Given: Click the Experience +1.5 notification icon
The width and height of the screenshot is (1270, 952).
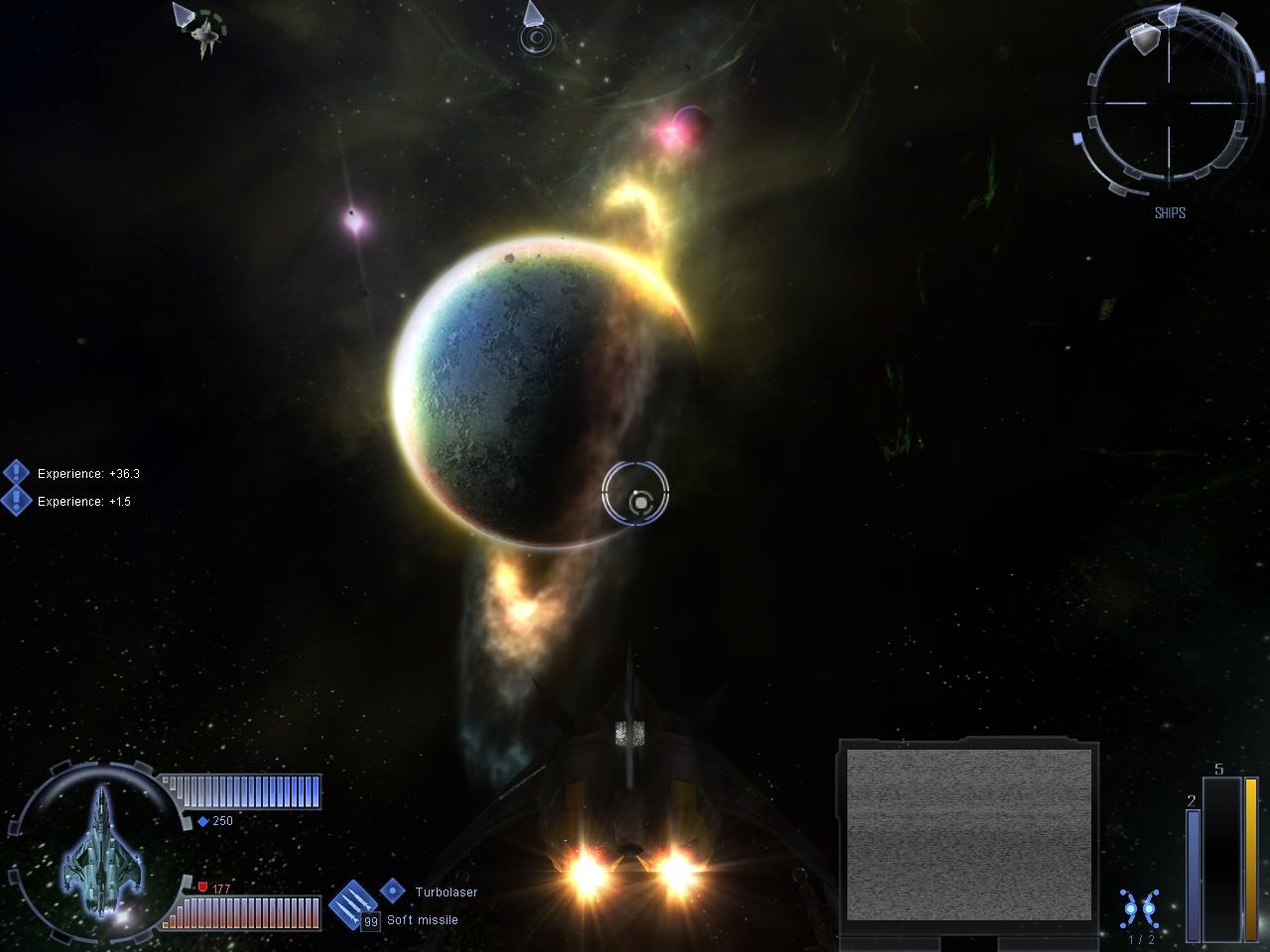Looking at the screenshot, I should [16, 502].
